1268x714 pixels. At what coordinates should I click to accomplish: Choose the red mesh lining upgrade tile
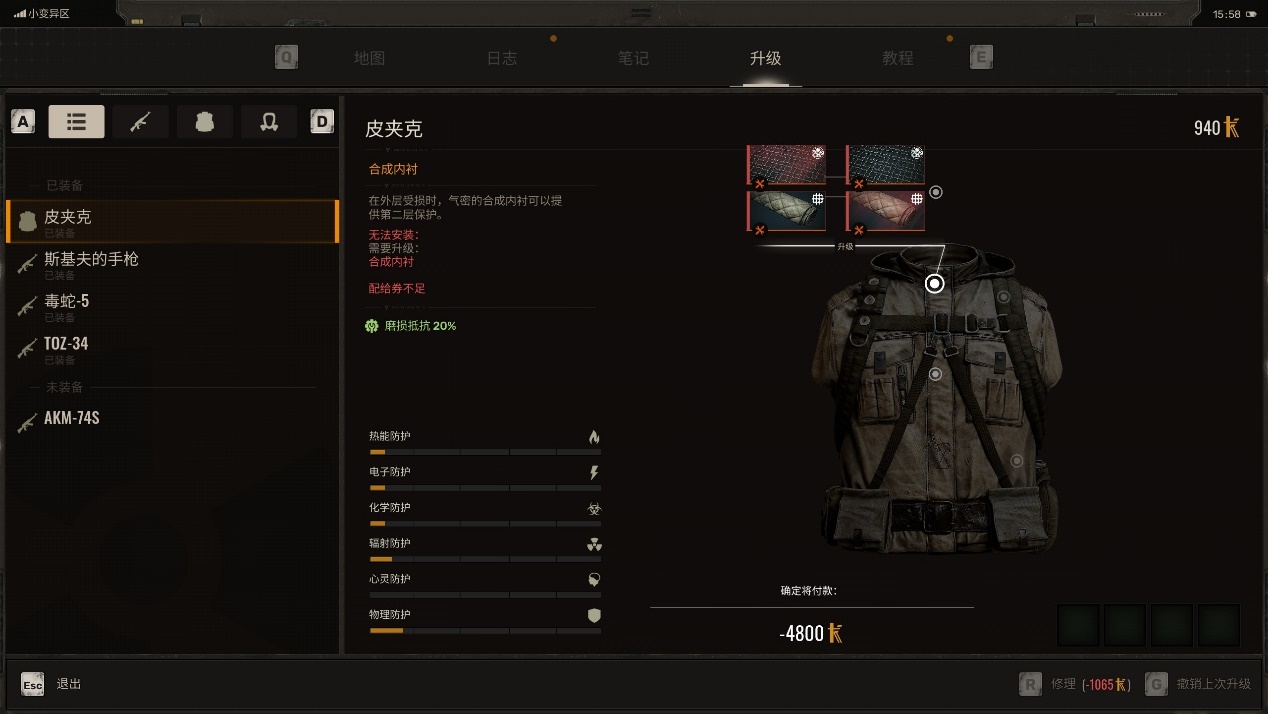click(x=787, y=165)
